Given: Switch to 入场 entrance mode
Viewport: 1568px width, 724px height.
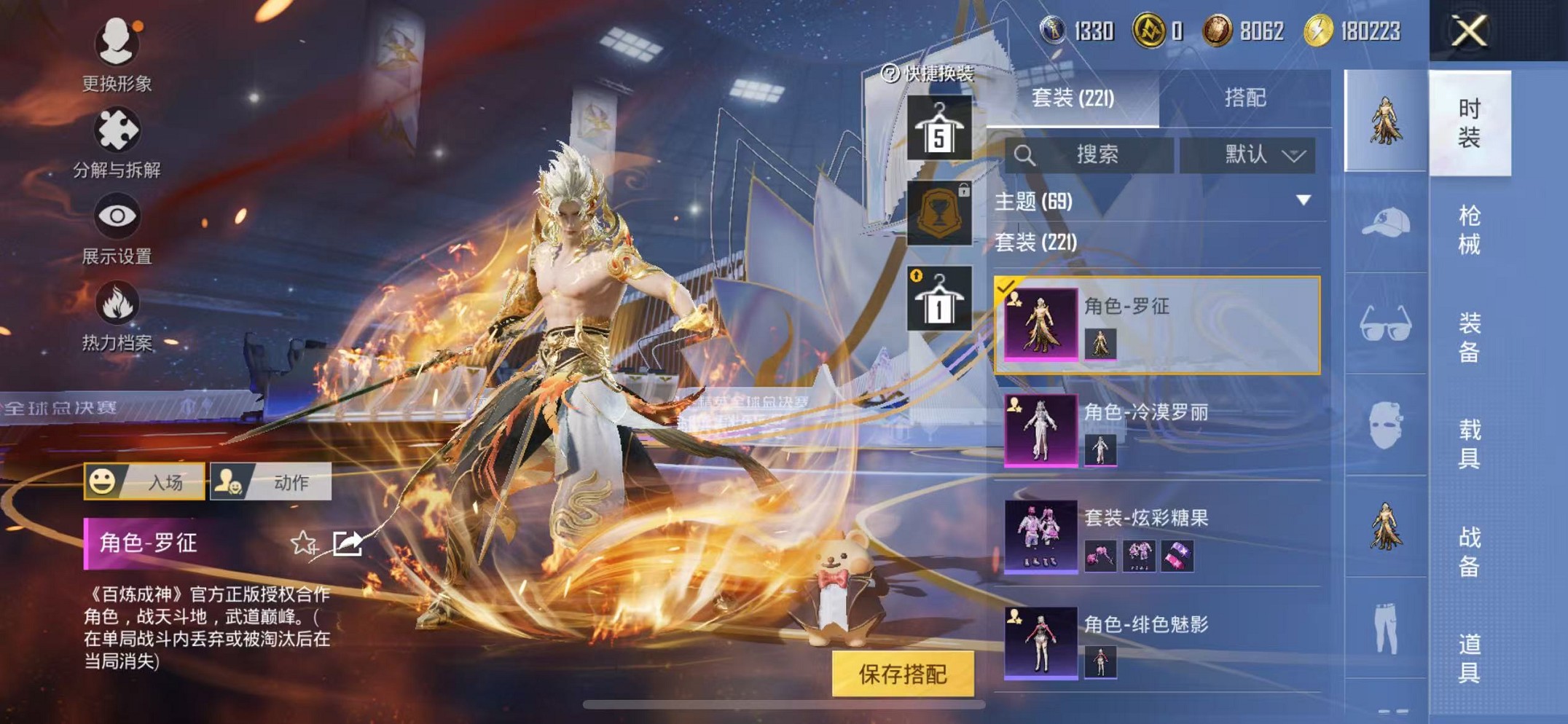Looking at the screenshot, I should [x=144, y=481].
